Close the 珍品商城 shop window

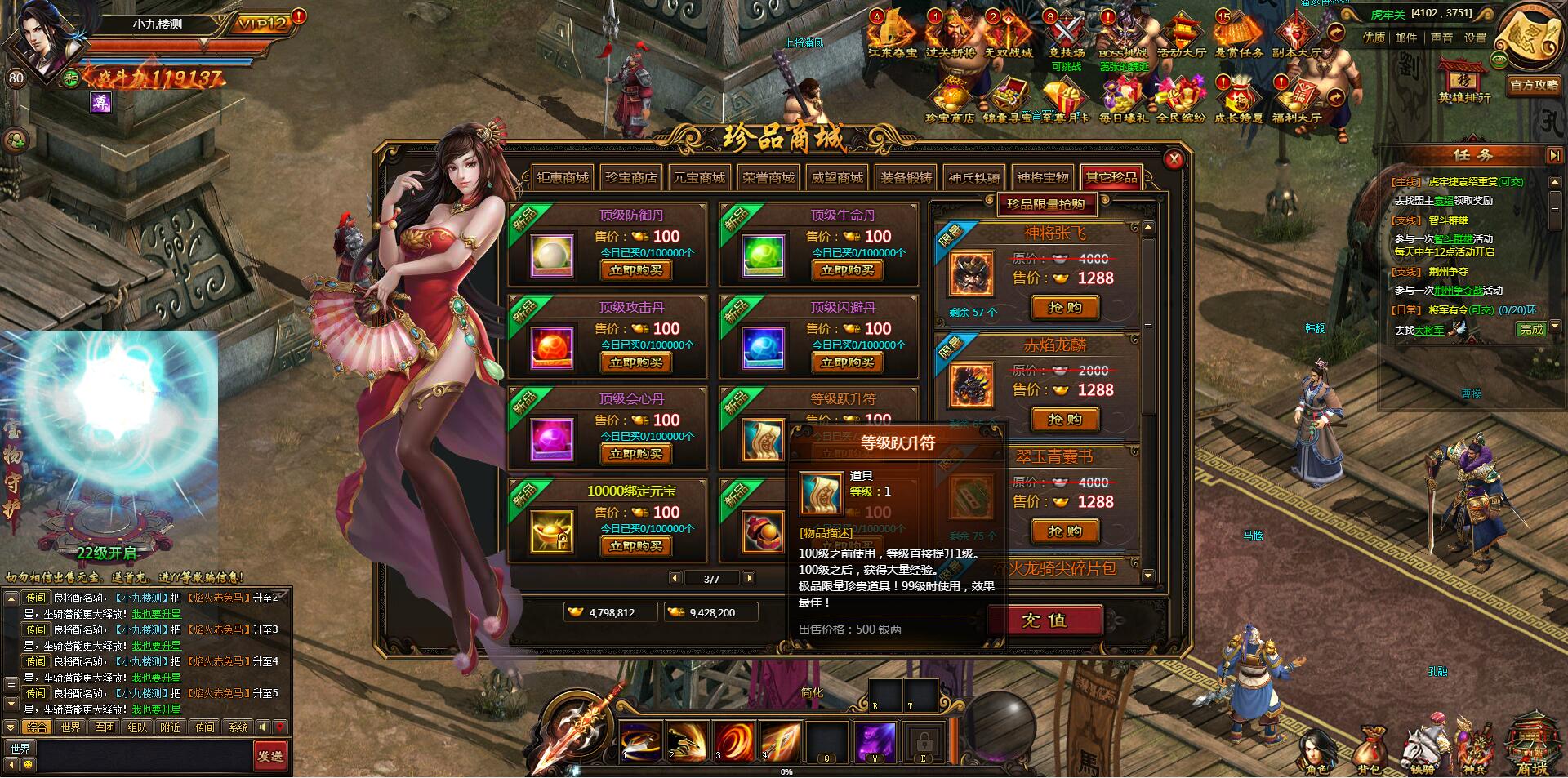[1174, 159]
